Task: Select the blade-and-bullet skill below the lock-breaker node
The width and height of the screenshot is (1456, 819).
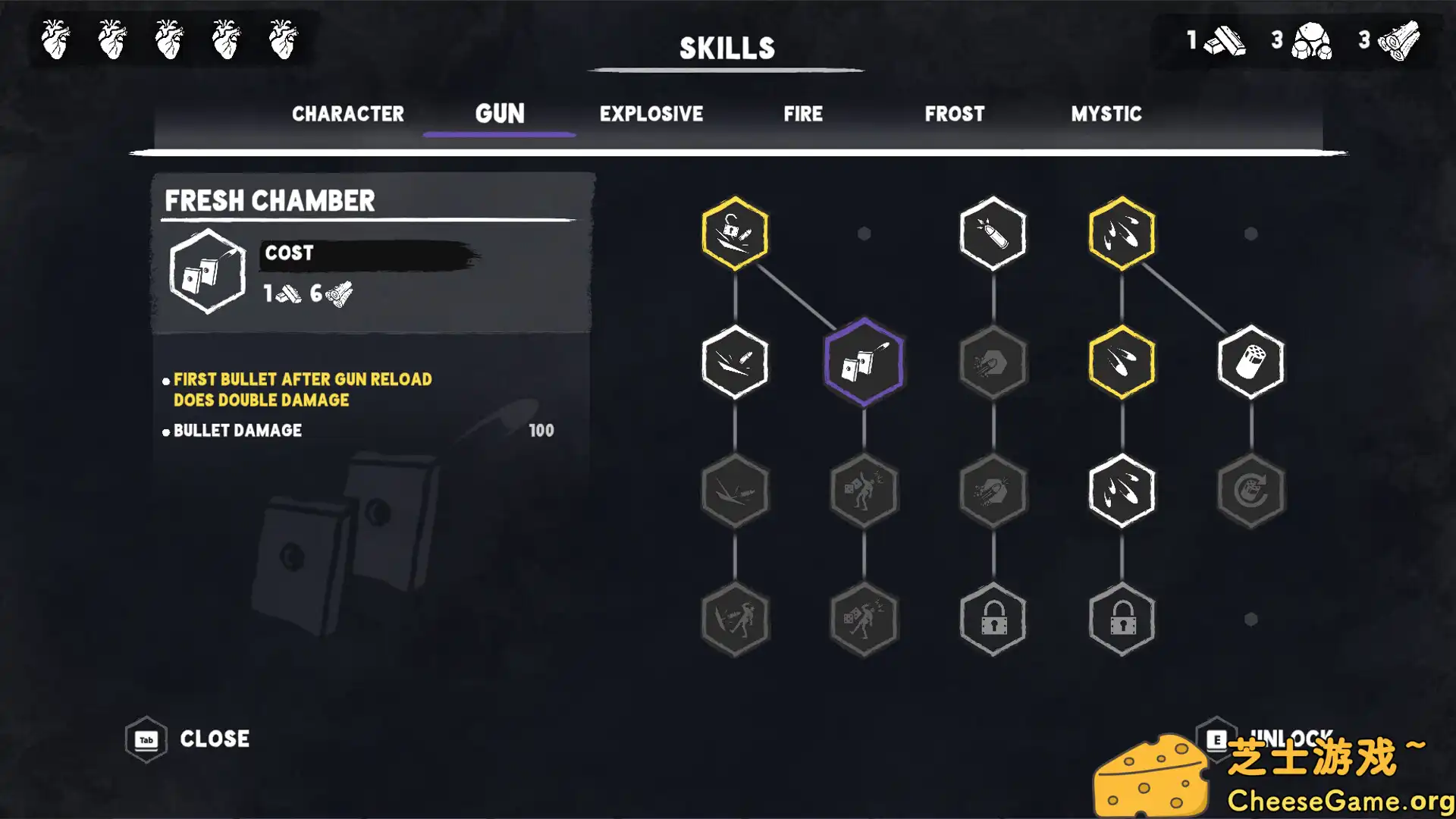Action: [734, 362]
